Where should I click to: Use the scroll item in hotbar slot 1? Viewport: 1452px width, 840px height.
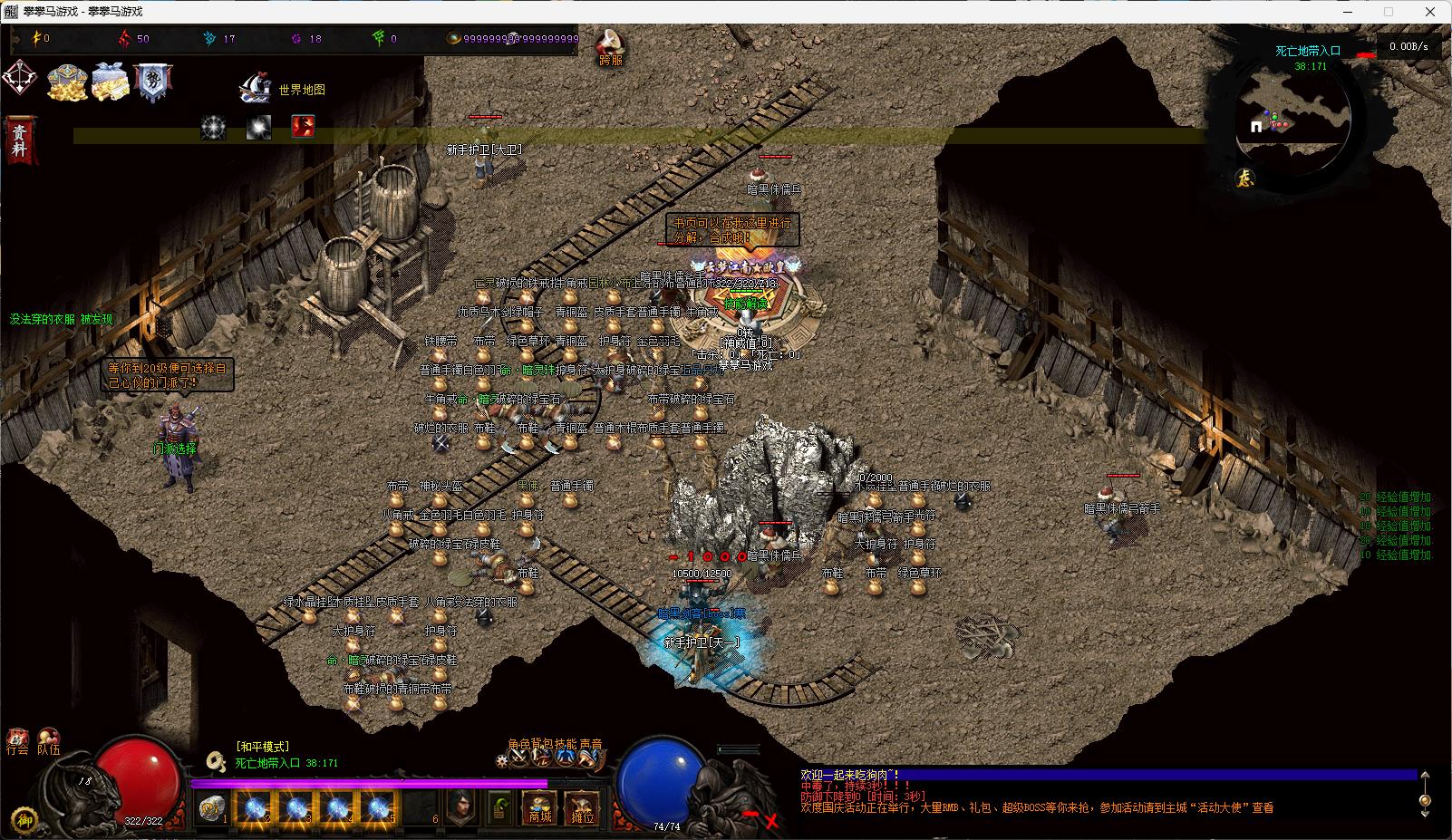pos(212,808)
